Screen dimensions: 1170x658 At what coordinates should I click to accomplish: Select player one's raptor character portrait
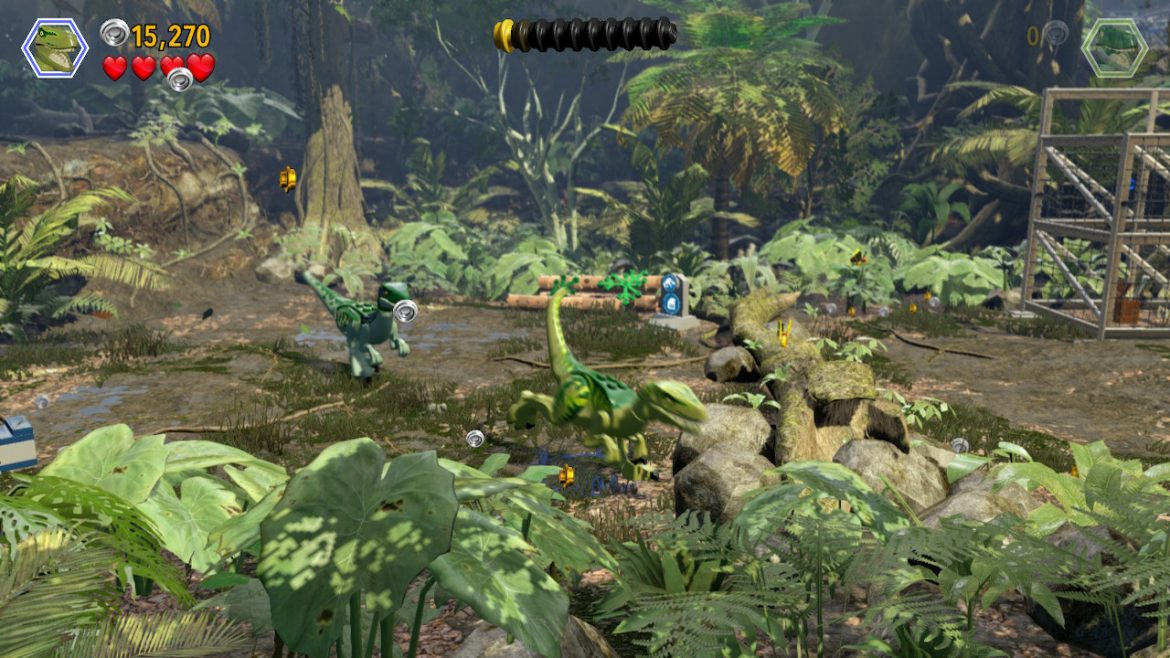(55, 48)
